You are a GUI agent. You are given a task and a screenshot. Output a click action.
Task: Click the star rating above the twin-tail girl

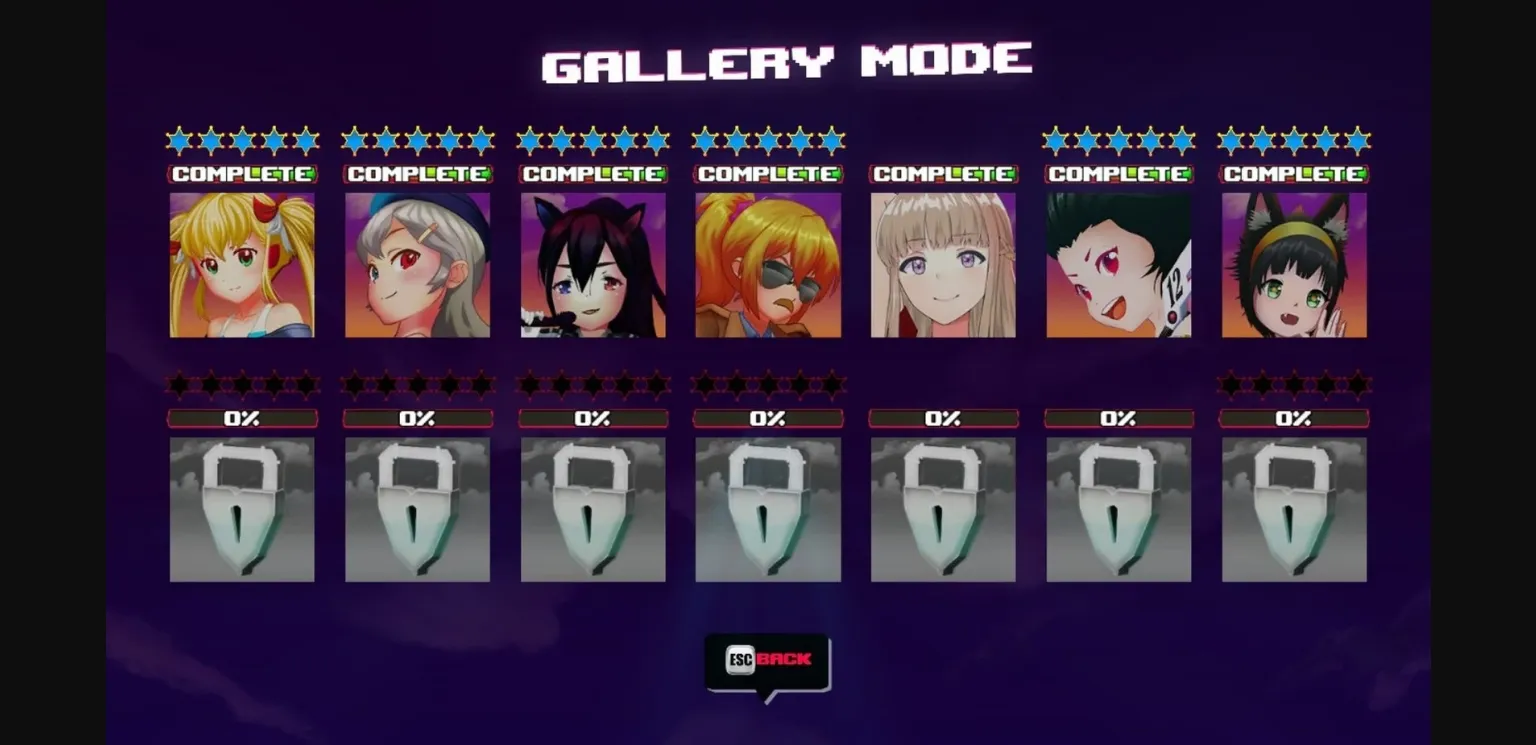(242, 140)
